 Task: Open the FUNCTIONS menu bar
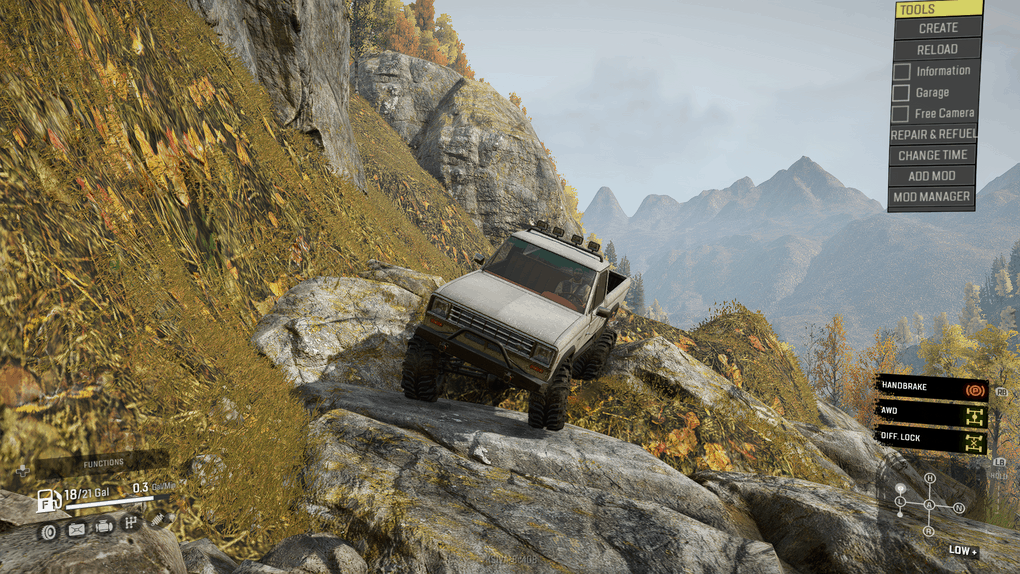[x=104, y=463]
